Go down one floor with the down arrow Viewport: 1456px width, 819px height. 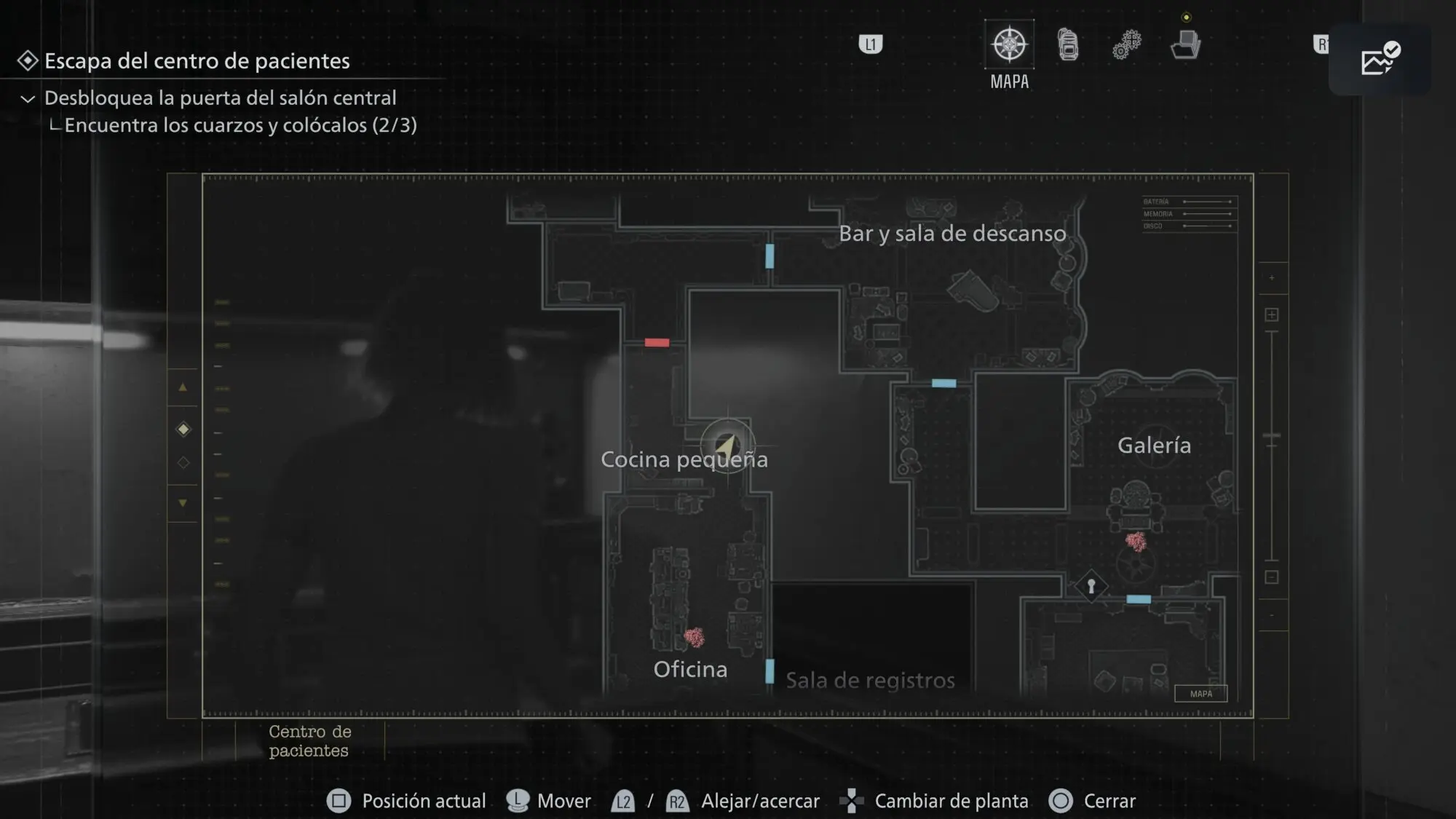[x=183, y=503]
